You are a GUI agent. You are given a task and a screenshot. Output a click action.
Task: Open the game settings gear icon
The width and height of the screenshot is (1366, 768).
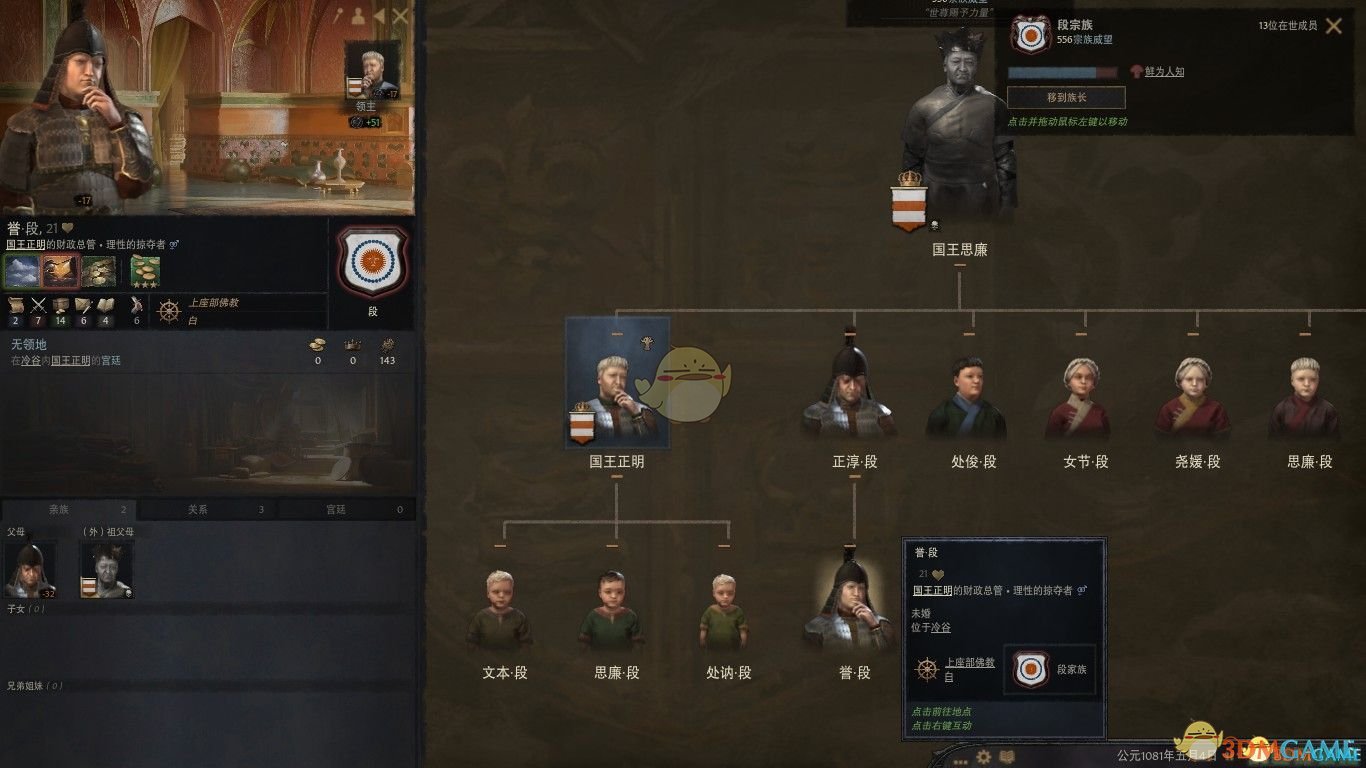(985, 757)
